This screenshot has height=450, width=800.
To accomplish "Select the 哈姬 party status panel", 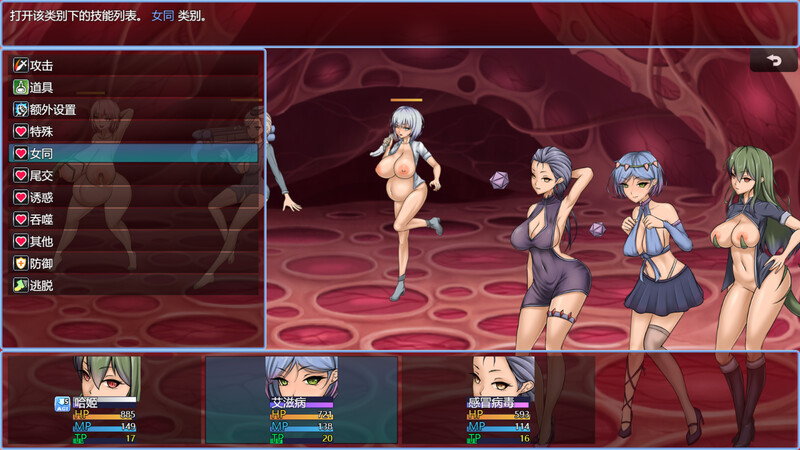I will (x=104, y=400).
